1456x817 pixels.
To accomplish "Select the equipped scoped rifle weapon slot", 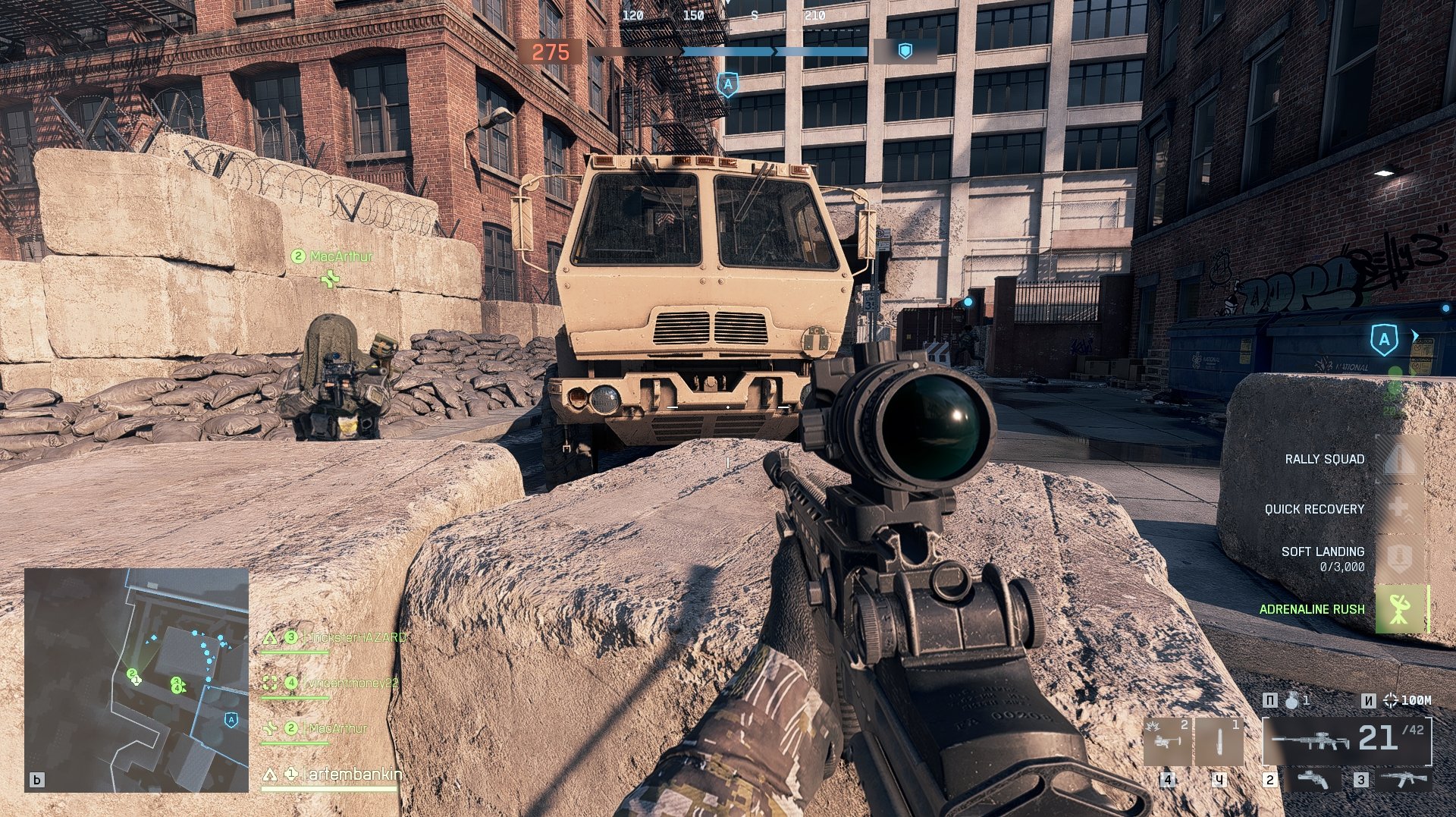I will click(x=1346, y=740).
